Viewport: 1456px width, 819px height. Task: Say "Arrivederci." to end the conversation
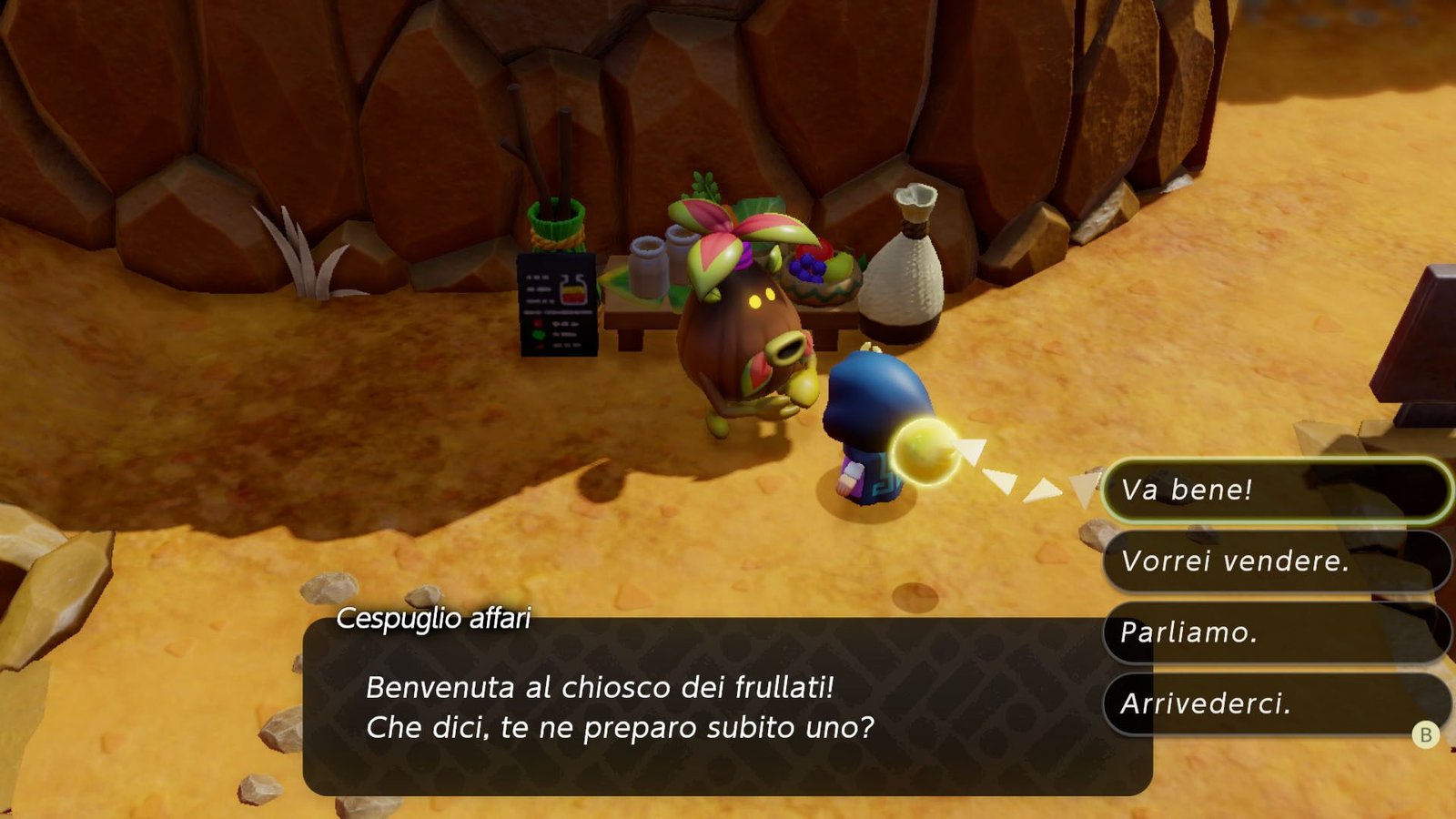tap(1274, 703)
